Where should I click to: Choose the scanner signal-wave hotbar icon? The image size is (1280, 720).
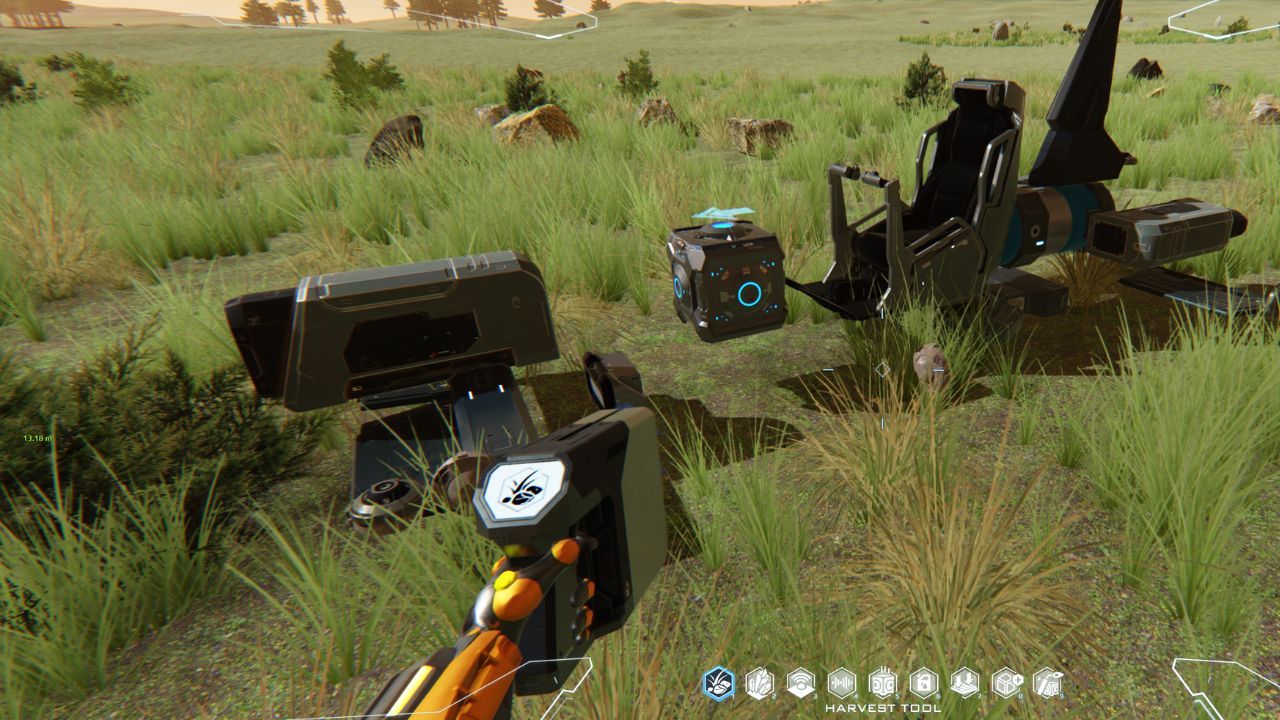point(800,683)
